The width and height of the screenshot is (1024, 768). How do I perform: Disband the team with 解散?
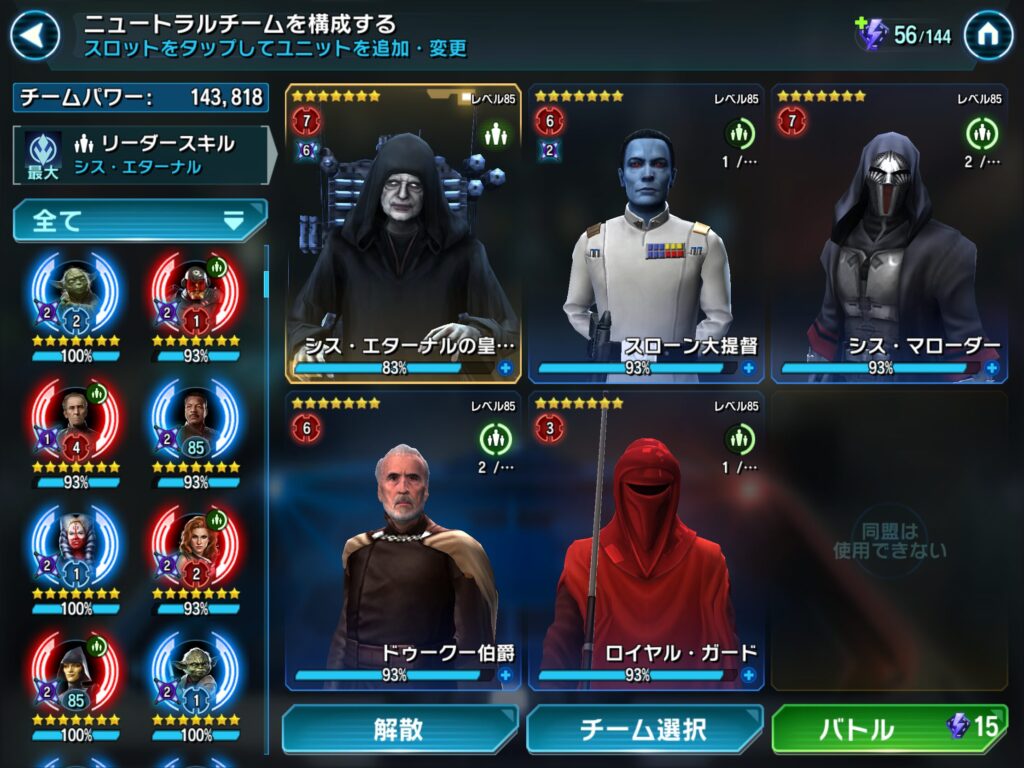click(399, 729)
